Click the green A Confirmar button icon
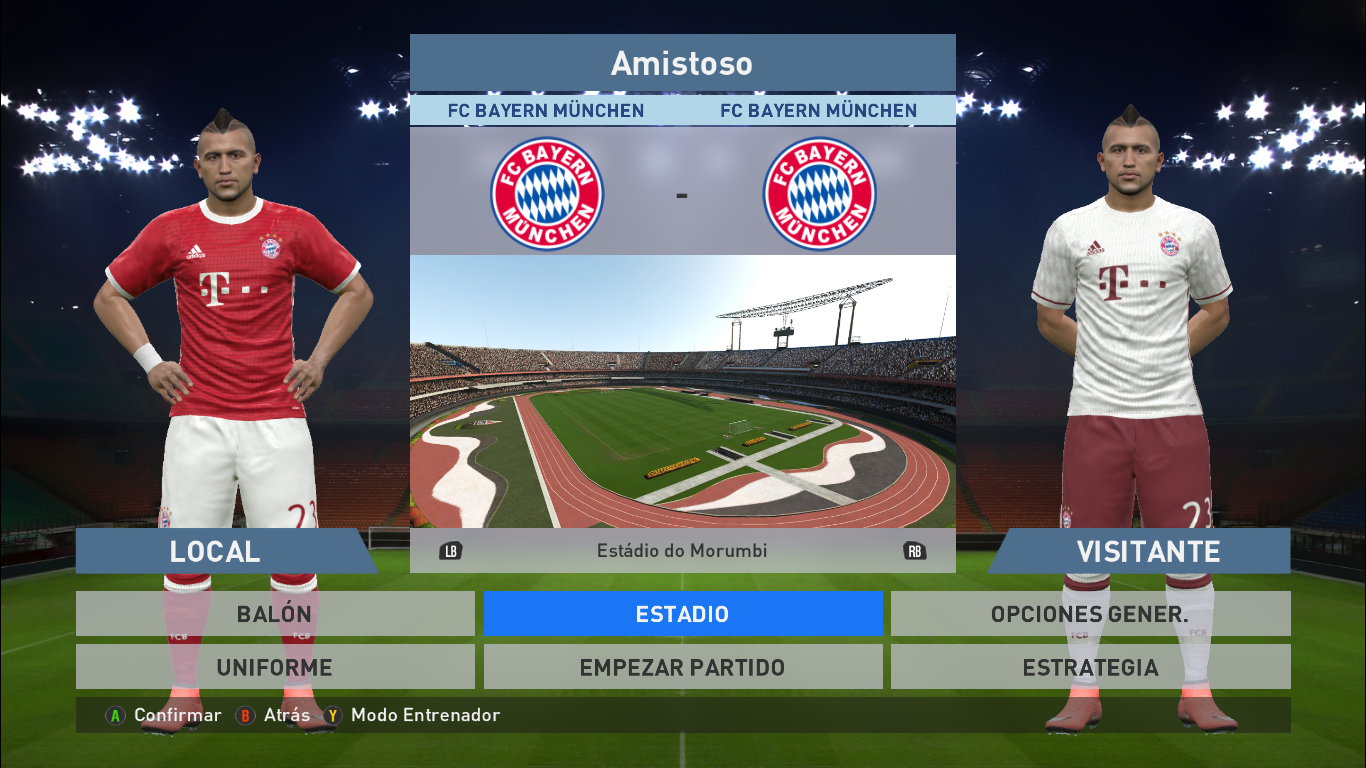This screenshot has width=1366, height=768. (x=115, y=716)
